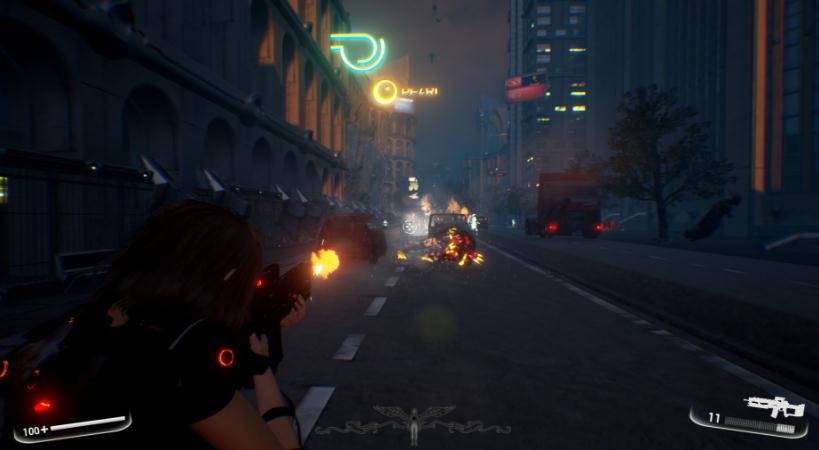Click the winged figure emblem
Viewport: 819px width, 450px height.
(414, 422)
